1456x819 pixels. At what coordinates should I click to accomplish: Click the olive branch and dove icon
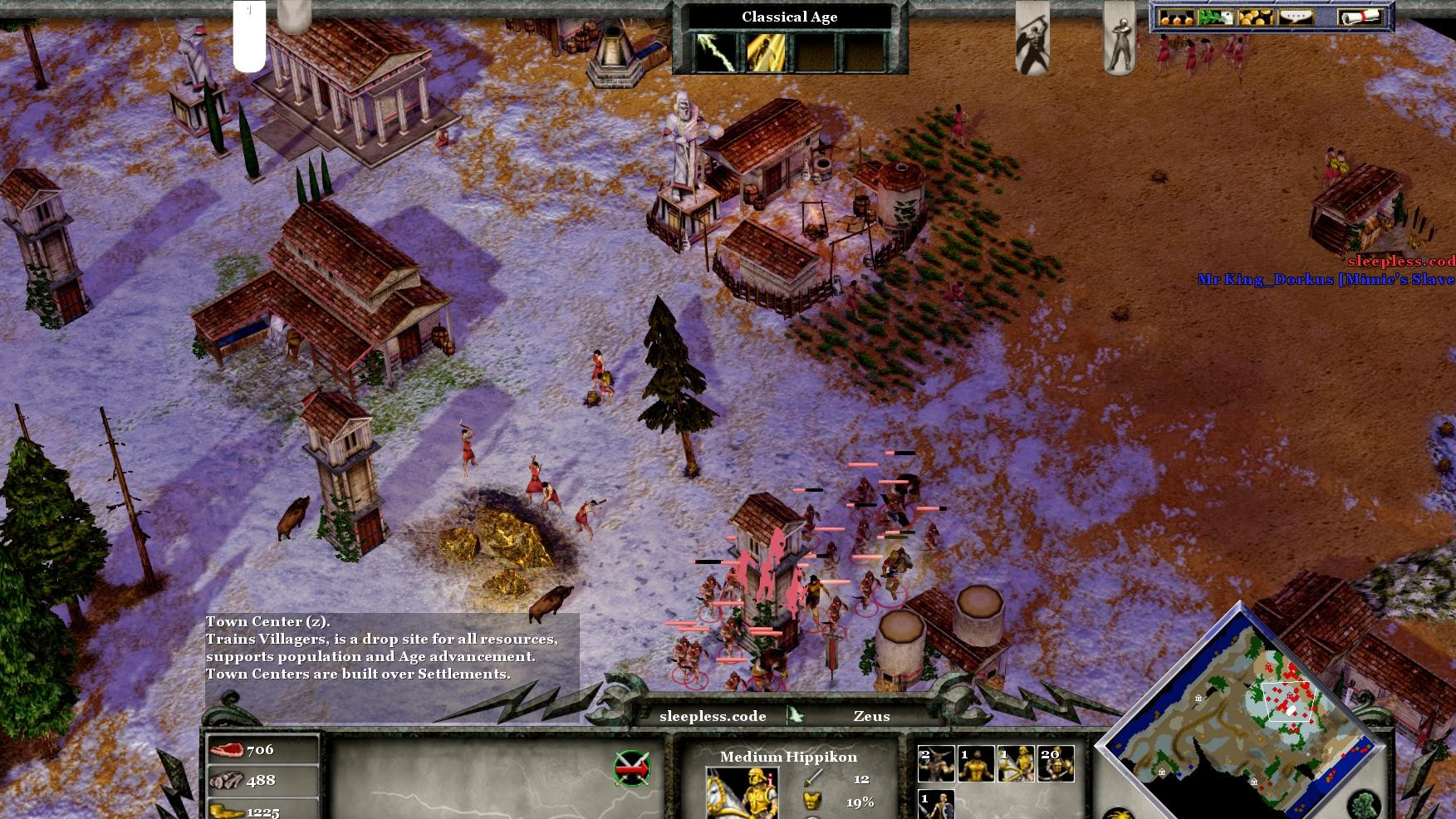pyautogui.click(x=1215, y=17)
